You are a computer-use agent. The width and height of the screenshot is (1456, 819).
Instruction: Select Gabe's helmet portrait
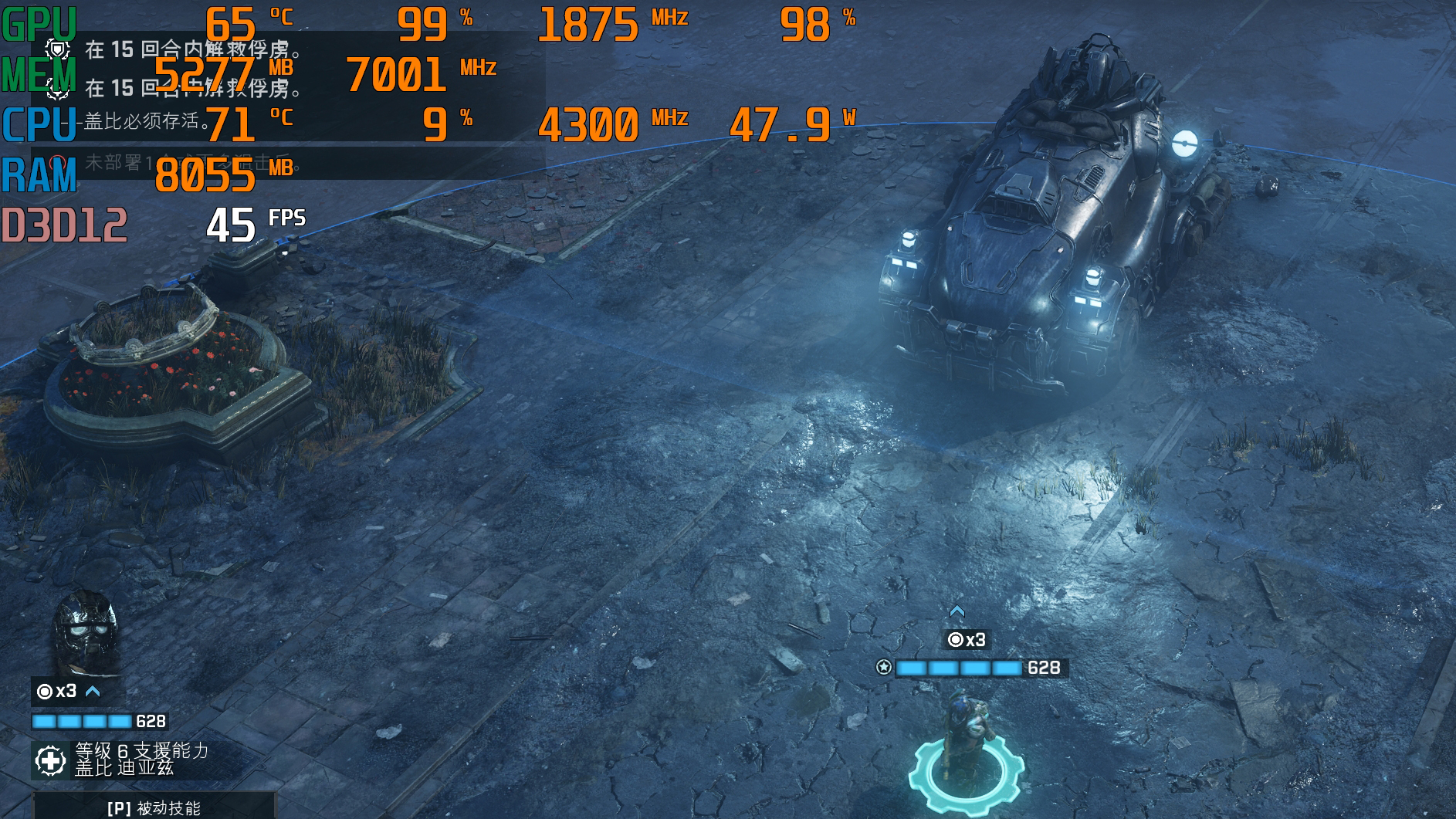click(86, 633)
